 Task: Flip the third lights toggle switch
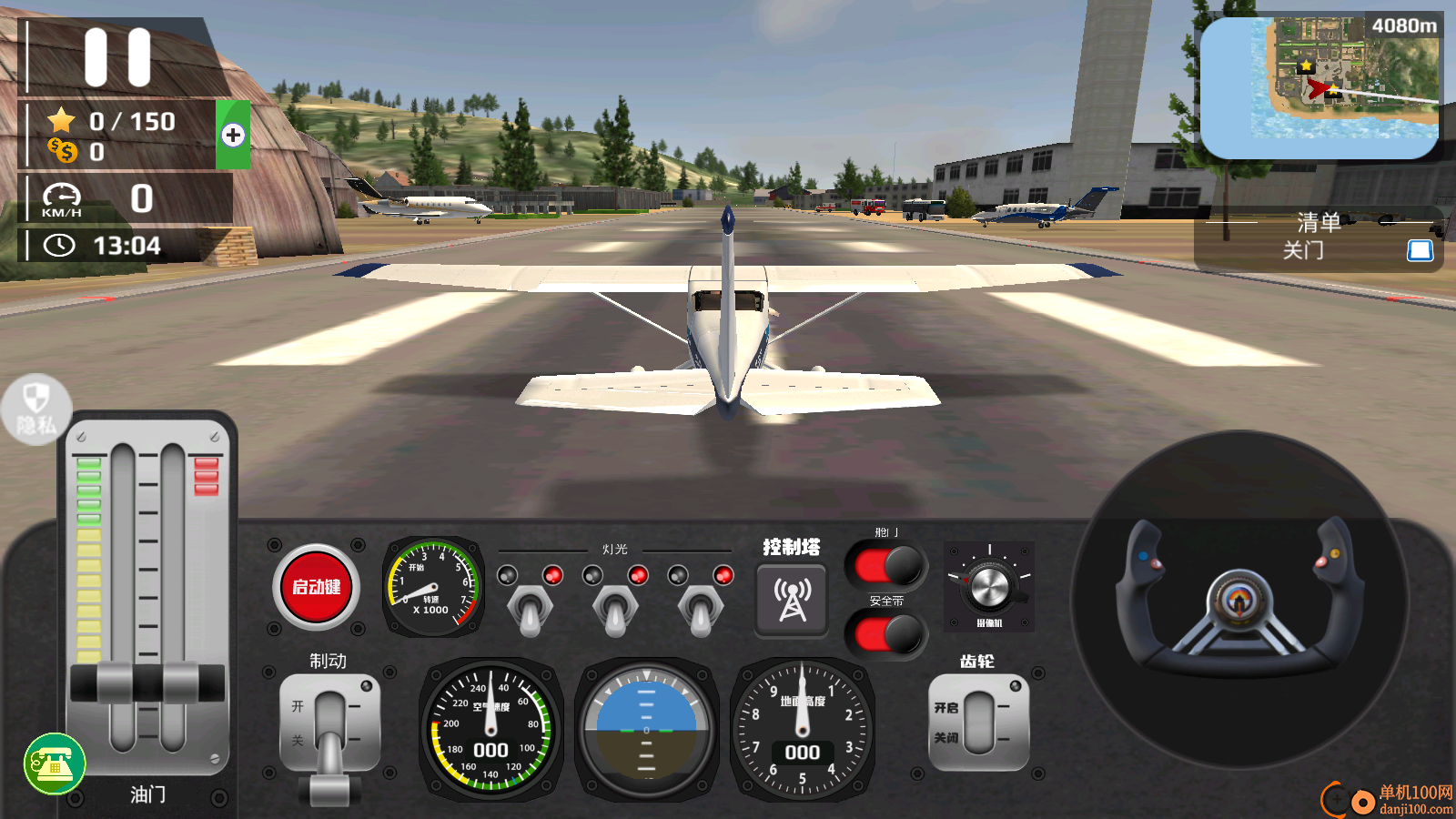[x=701, y=608]
